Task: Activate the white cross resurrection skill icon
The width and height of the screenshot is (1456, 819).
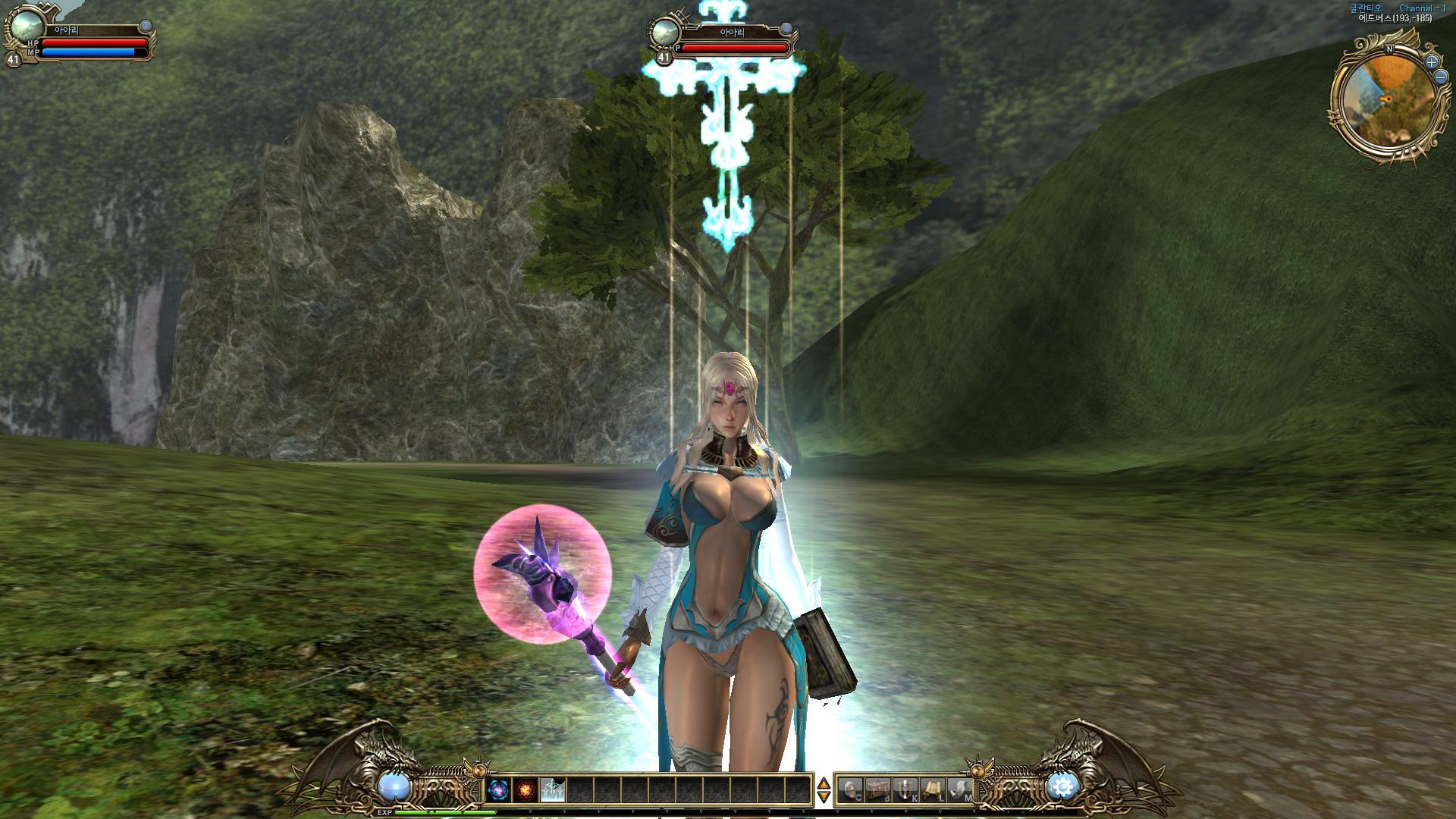Action: coord(554,790)
